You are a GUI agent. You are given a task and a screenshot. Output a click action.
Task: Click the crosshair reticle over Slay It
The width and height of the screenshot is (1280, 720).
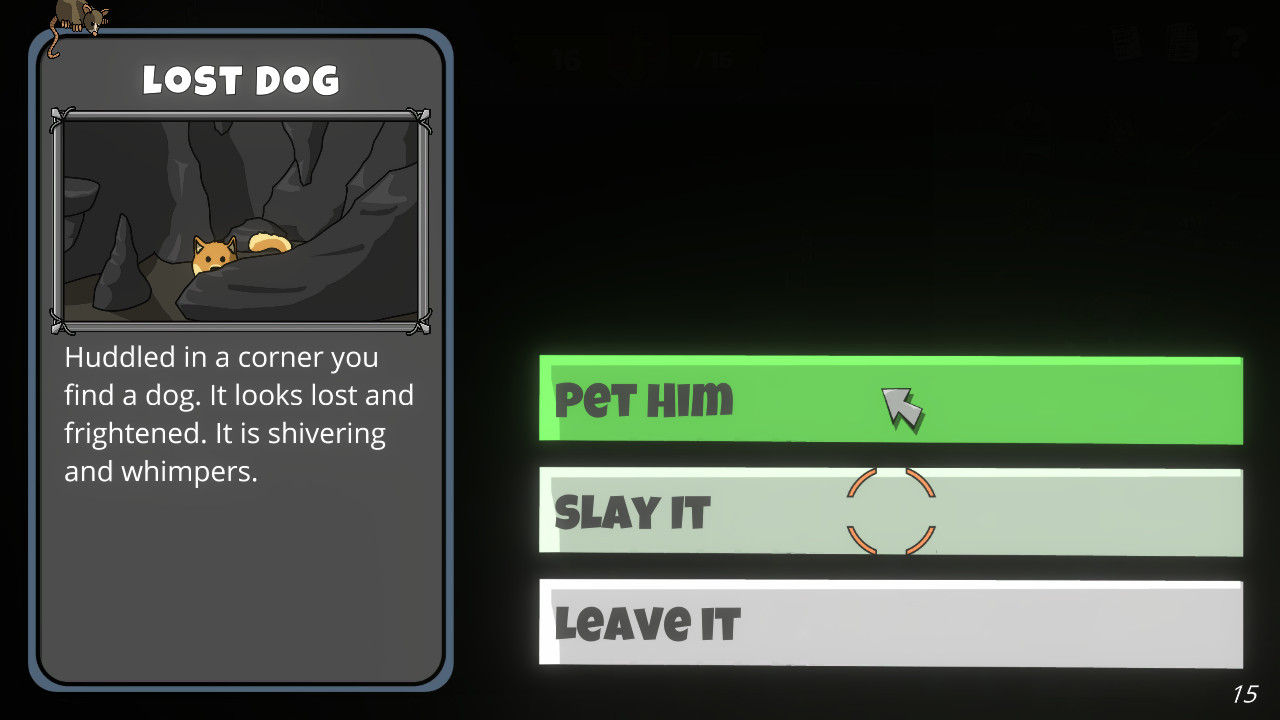pyautogui.click(x=890, y=511)
